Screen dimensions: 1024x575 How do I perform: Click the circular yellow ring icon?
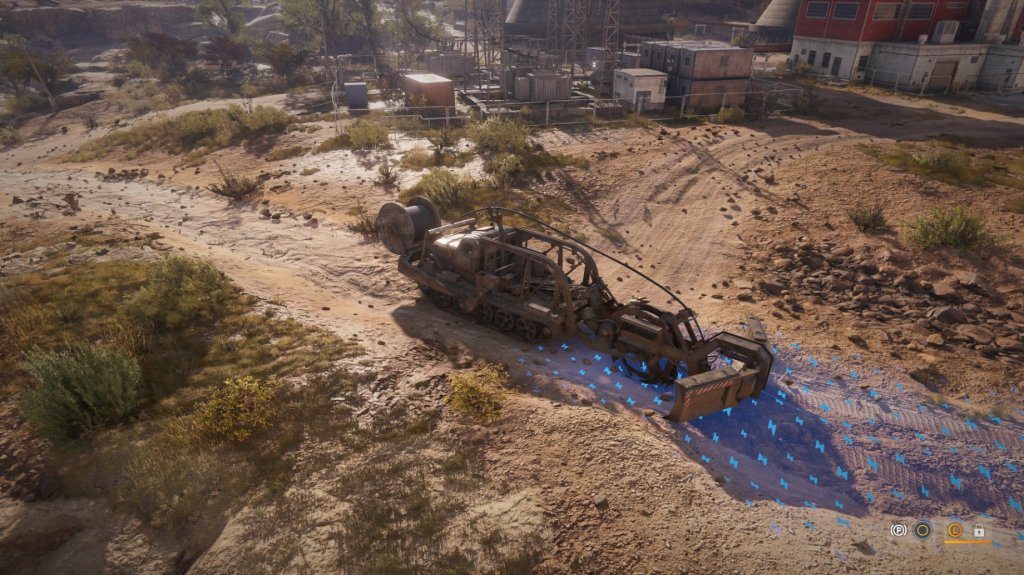click(922, 530)
